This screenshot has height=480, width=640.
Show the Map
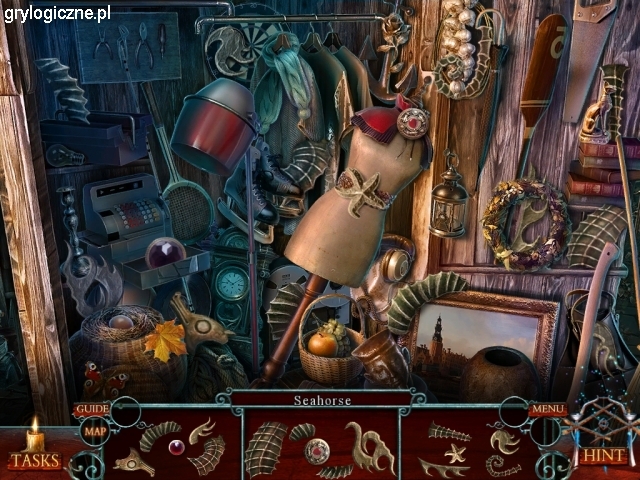click(x=95, y=431)
